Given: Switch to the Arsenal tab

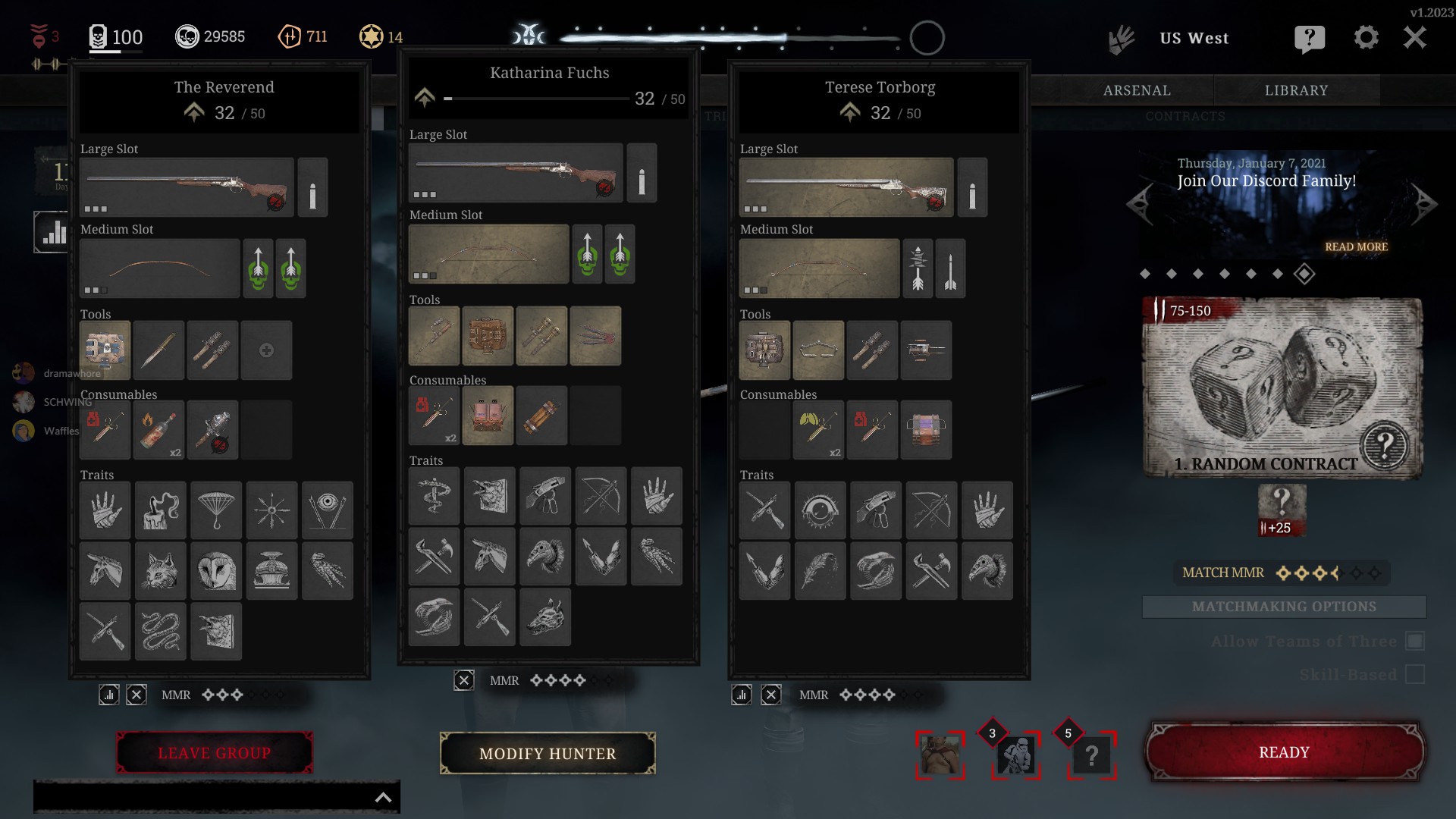Looking at the screenshot, I should click(x=1137, y=90).
